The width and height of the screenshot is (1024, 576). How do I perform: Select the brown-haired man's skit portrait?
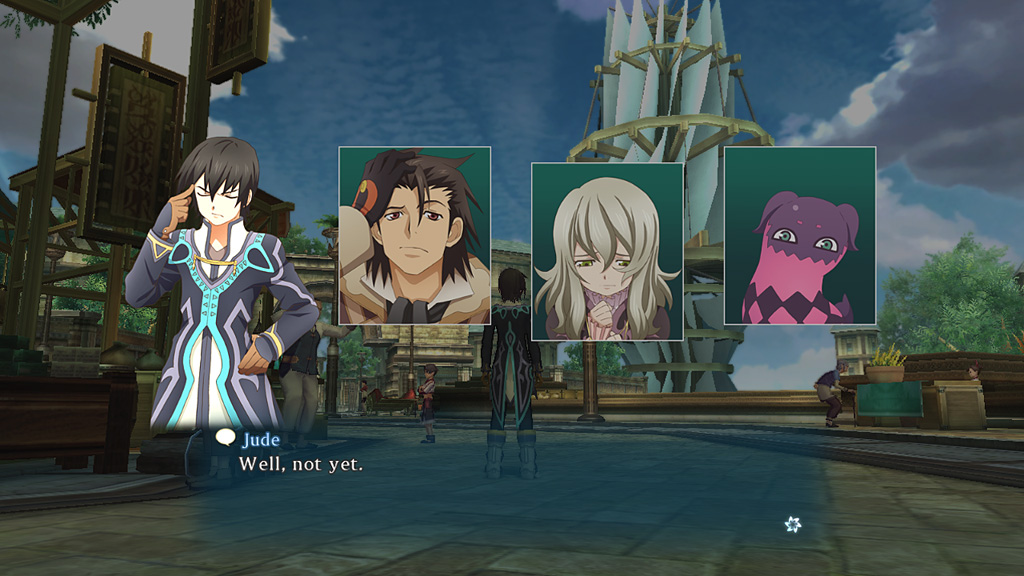414,235
